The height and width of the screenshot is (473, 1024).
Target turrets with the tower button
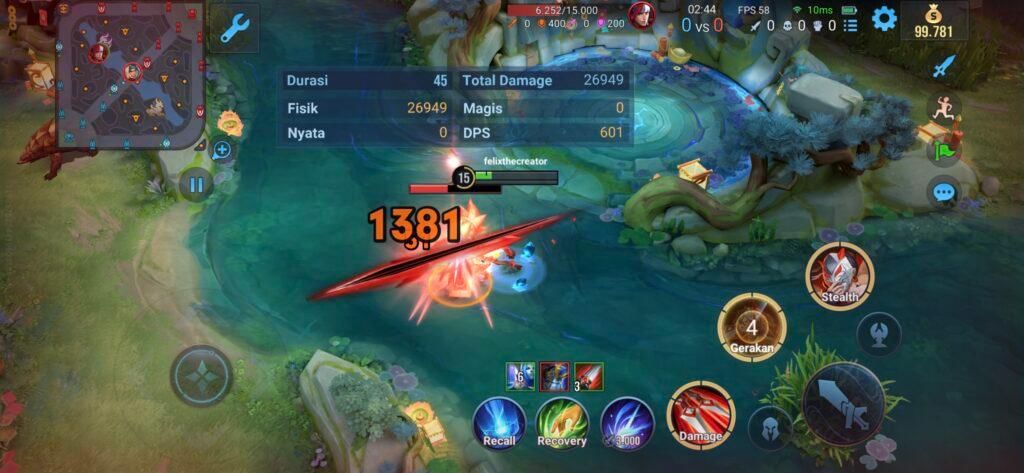[x=878, y=334]
